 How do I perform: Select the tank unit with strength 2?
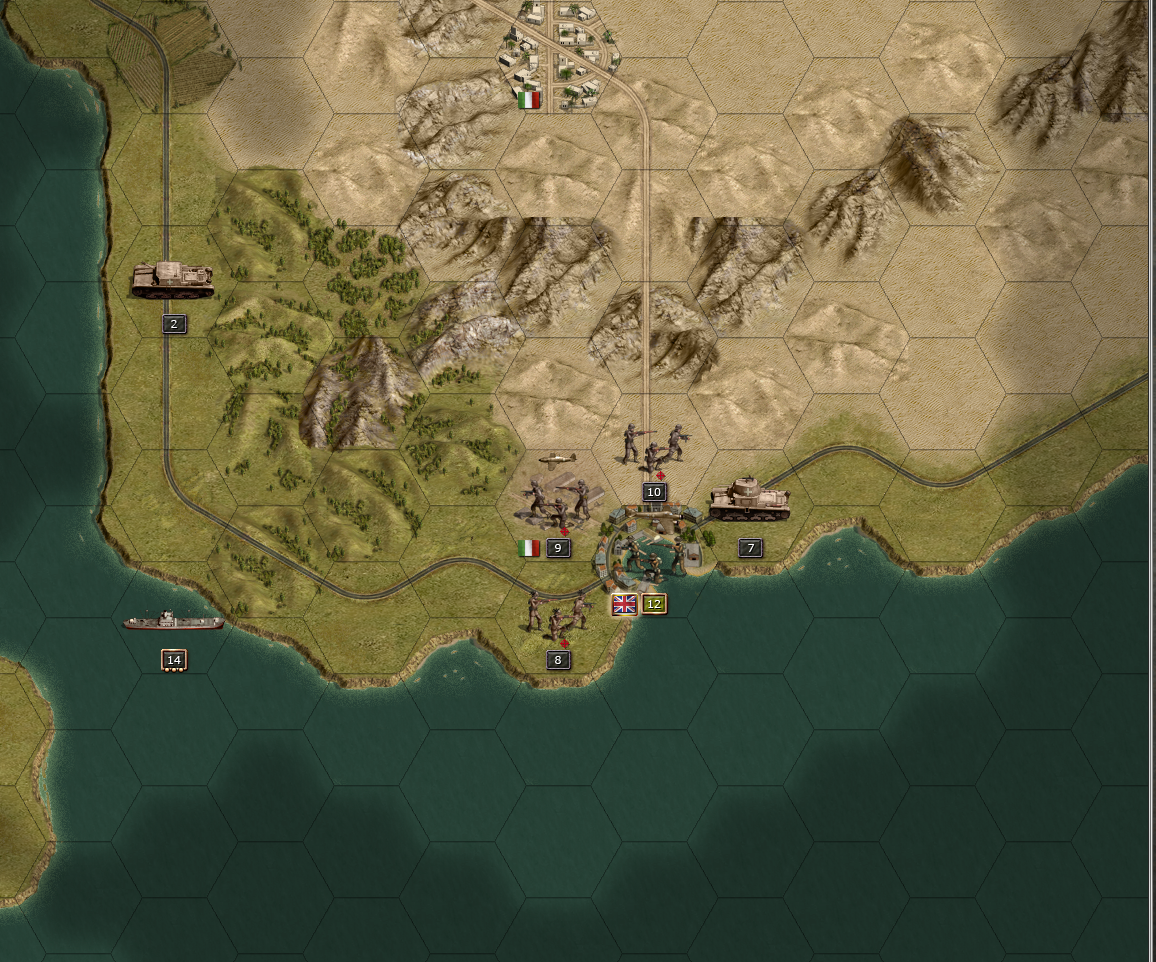pos(173,279)
